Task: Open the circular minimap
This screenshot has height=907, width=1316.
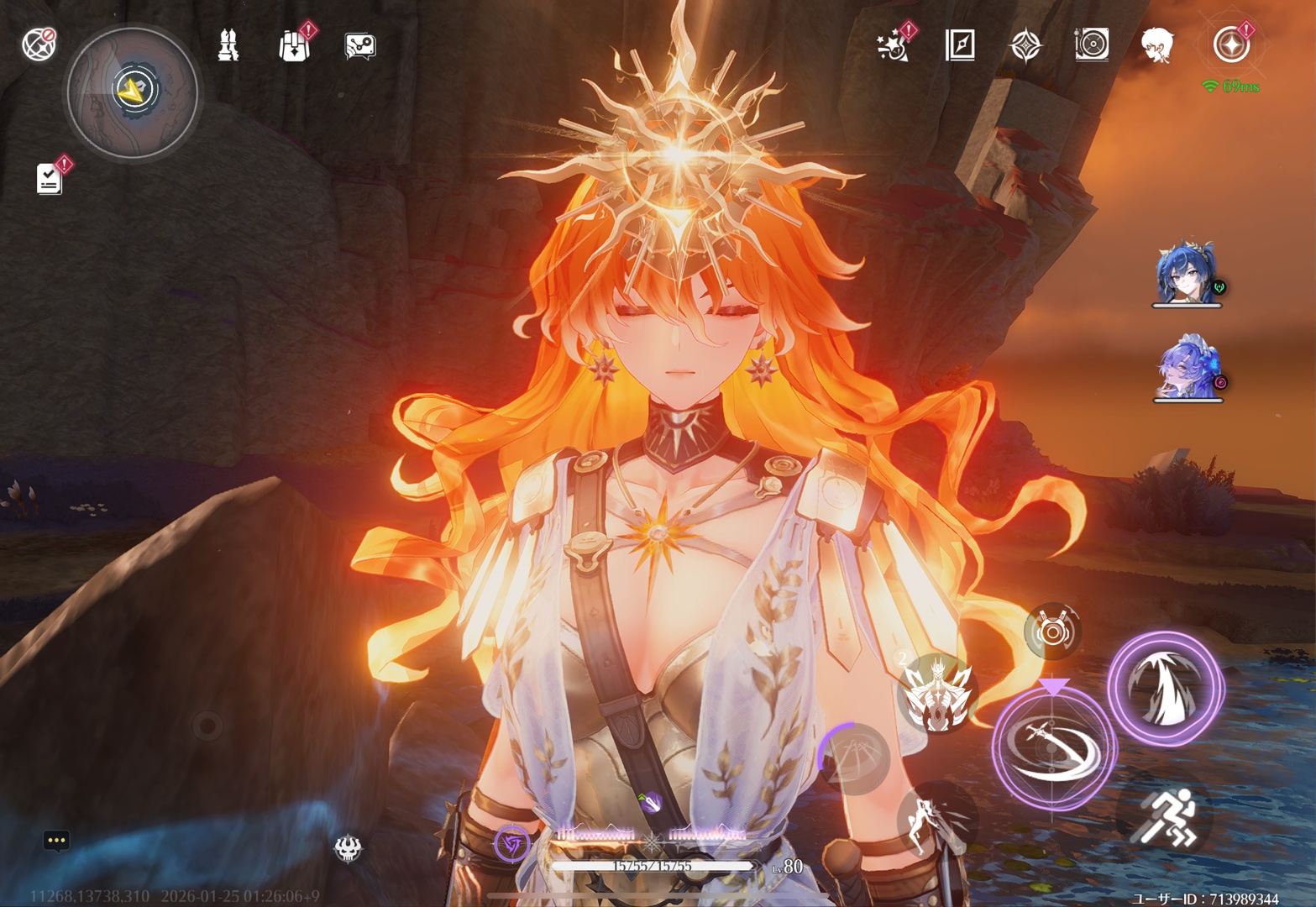Action: (133, 92)
